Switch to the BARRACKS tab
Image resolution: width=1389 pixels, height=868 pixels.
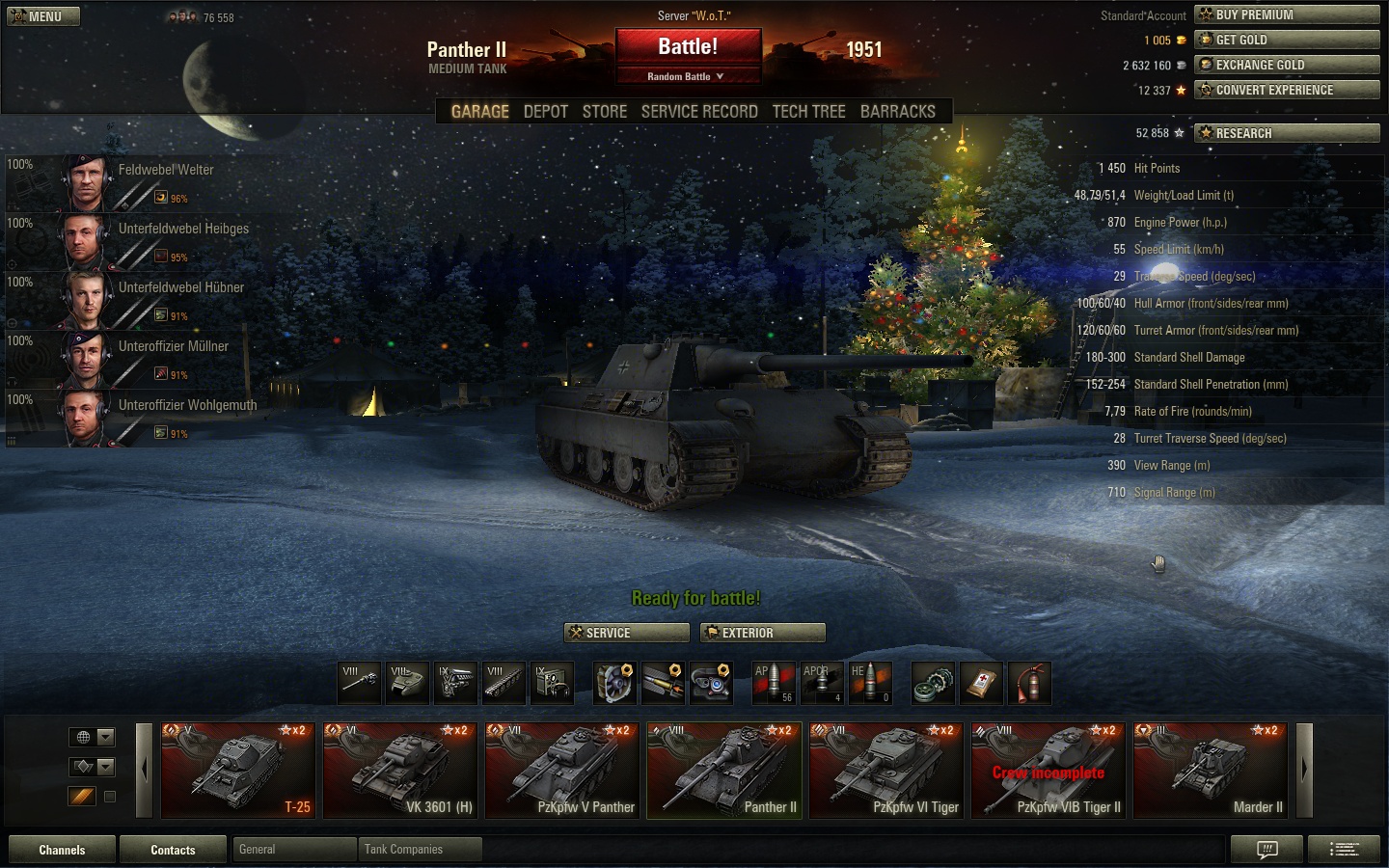897,112
